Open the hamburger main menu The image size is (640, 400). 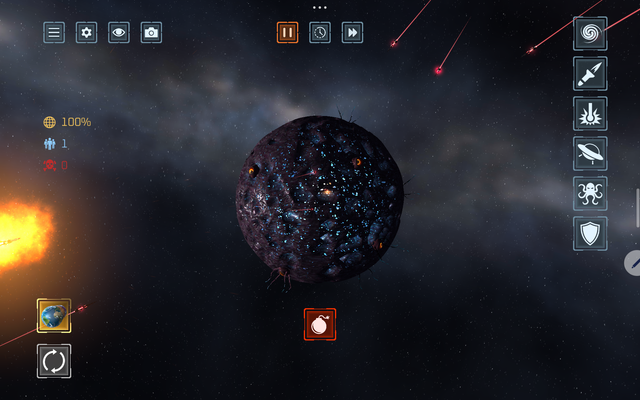[x=54, y=32]
